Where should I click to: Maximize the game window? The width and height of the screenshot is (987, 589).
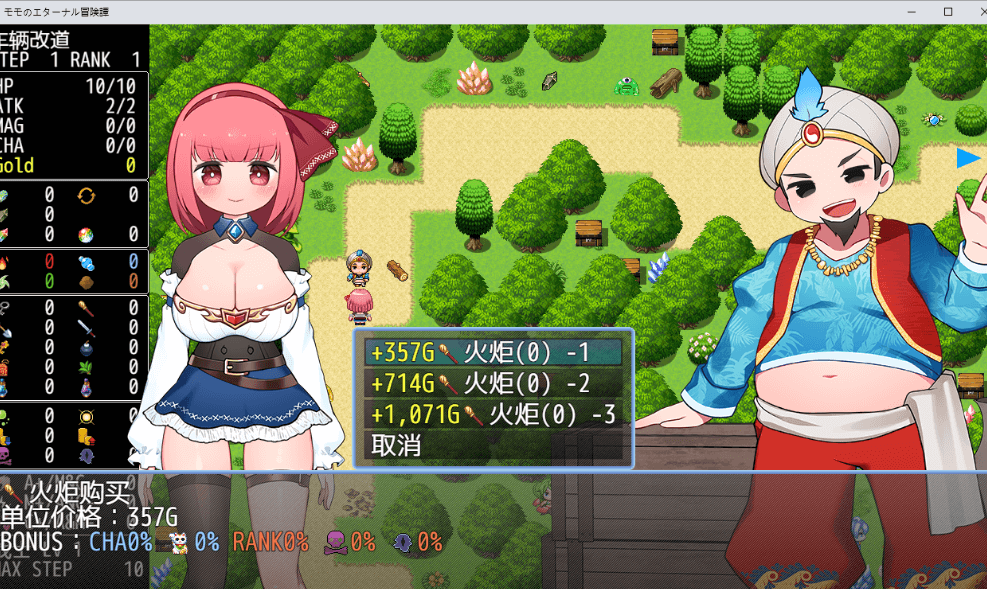coord(948,12)
